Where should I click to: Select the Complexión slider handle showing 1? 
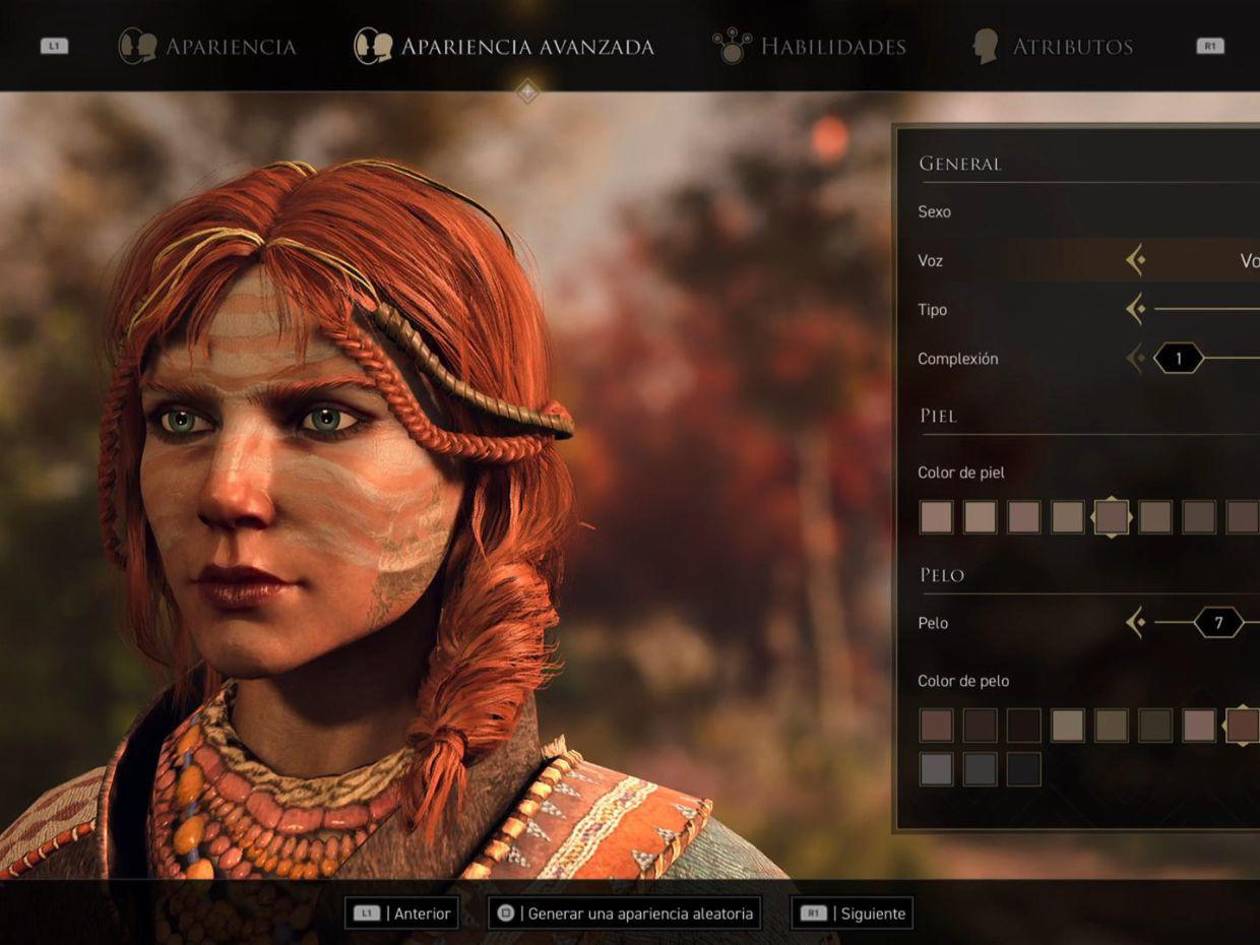[1178, 358]
